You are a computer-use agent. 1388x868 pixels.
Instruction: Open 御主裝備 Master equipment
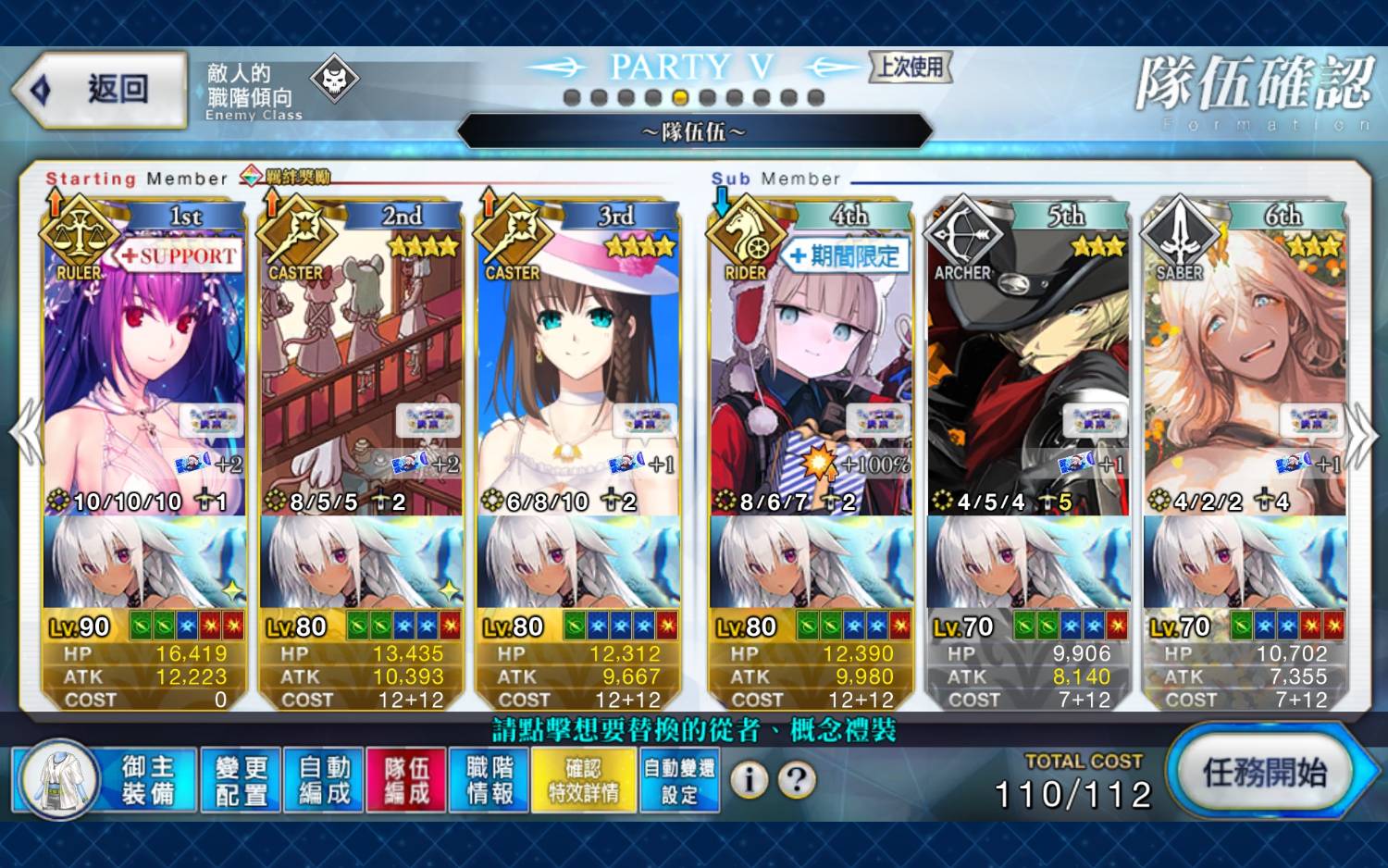tap(105, 780)
